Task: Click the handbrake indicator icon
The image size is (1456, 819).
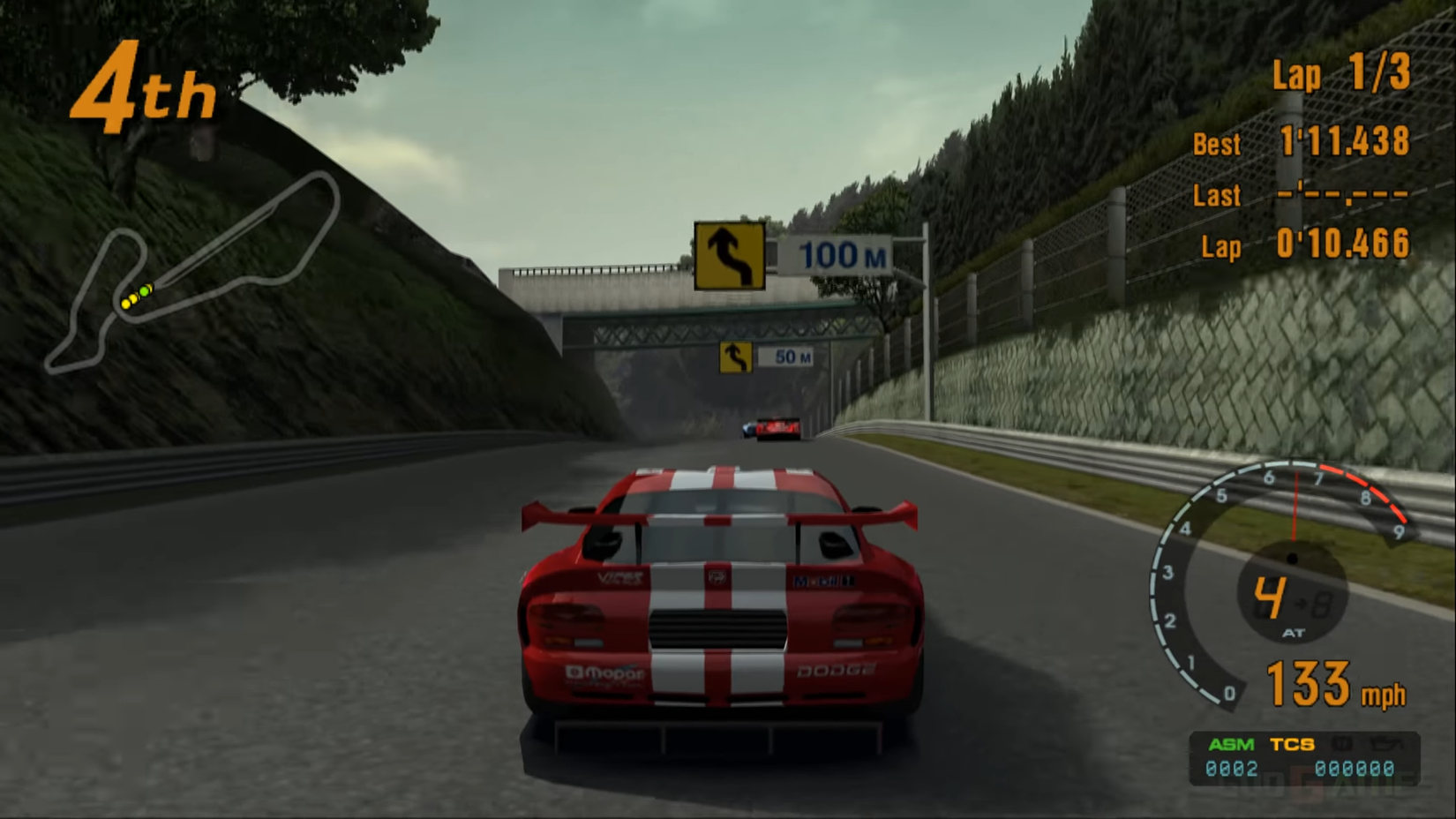Action: coord(1342,744)
